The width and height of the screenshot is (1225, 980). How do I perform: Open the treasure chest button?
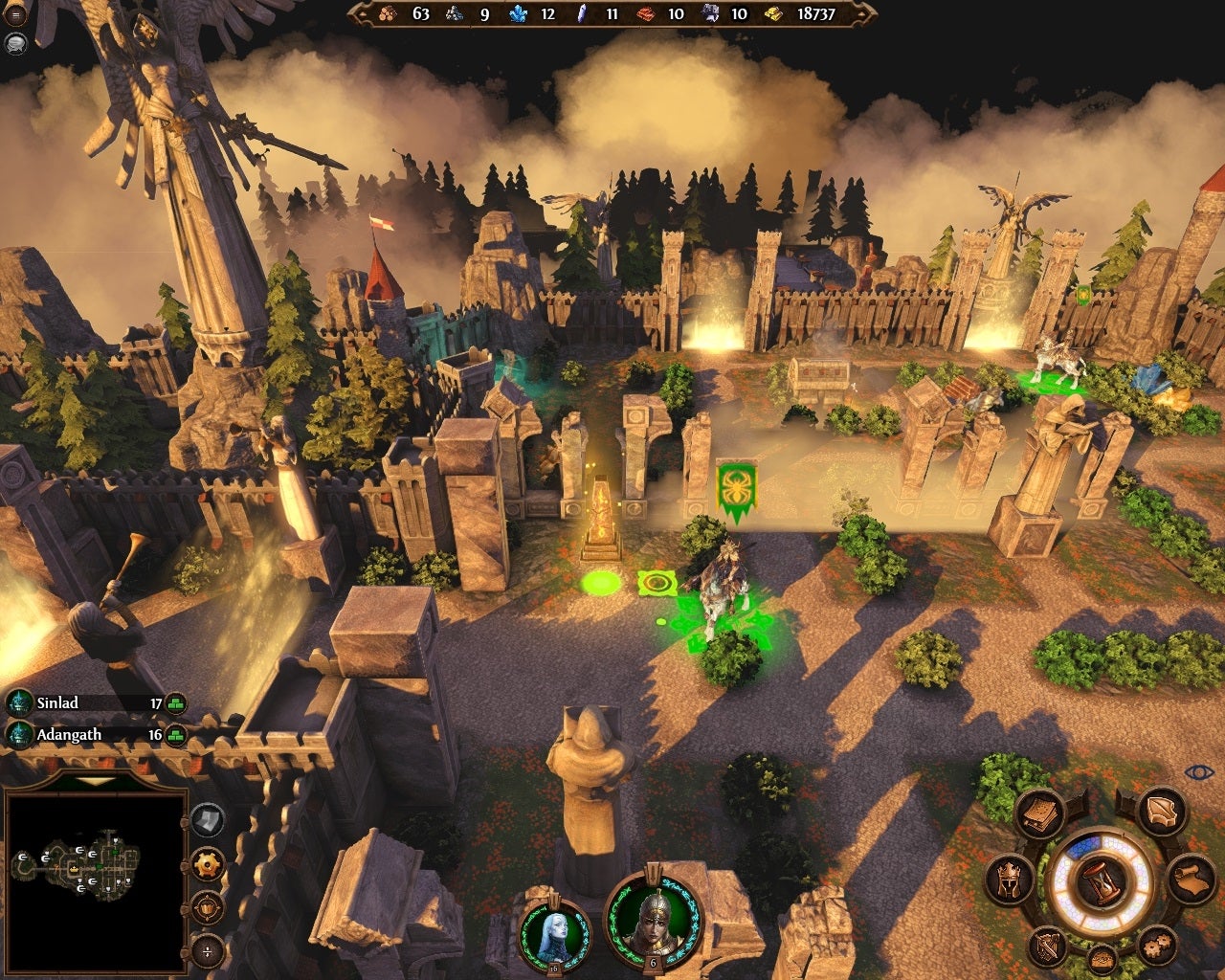tap(1102, 957)
